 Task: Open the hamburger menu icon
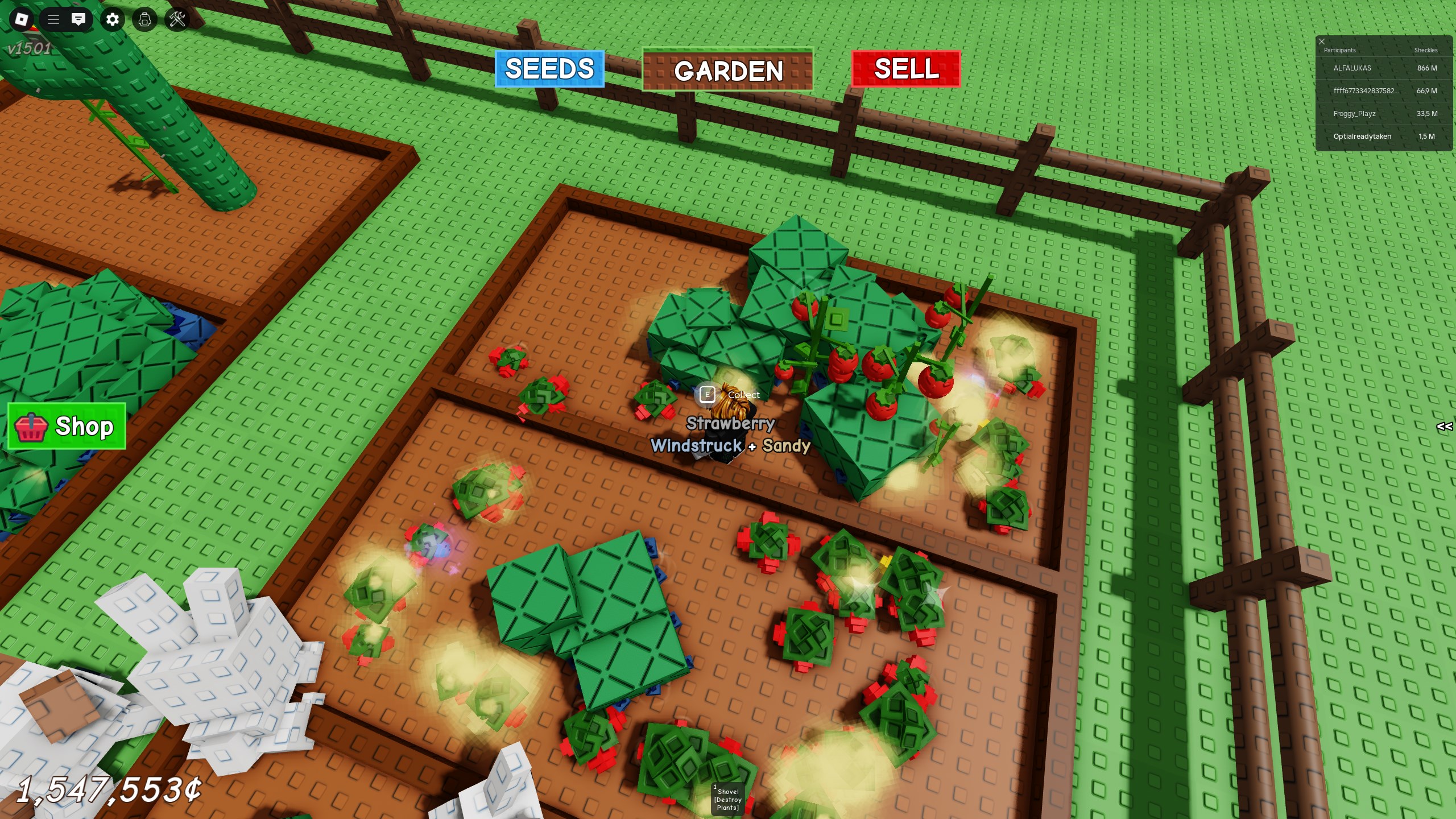pos(53,19)
